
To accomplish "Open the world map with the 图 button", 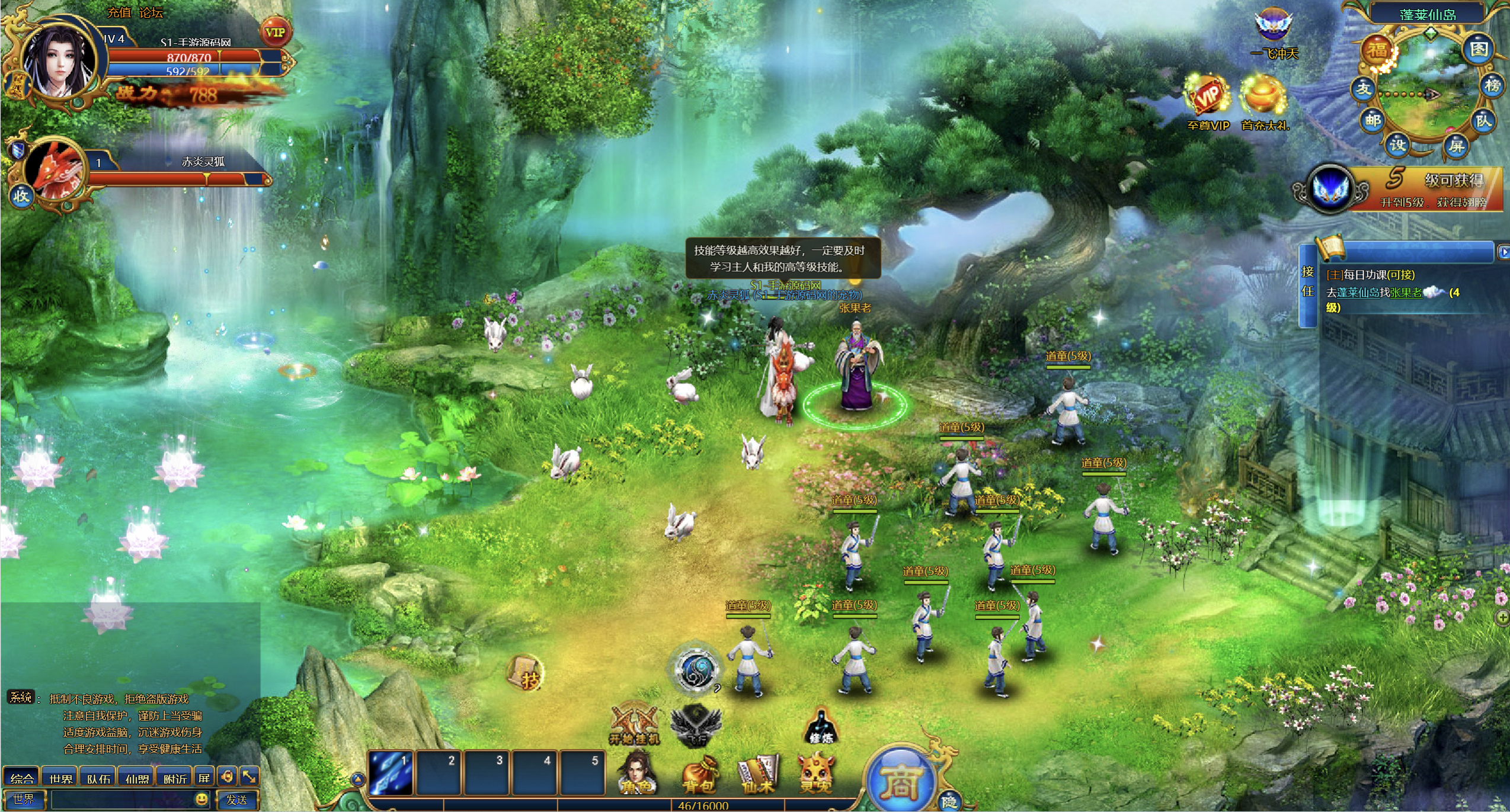I will 1478,50.
